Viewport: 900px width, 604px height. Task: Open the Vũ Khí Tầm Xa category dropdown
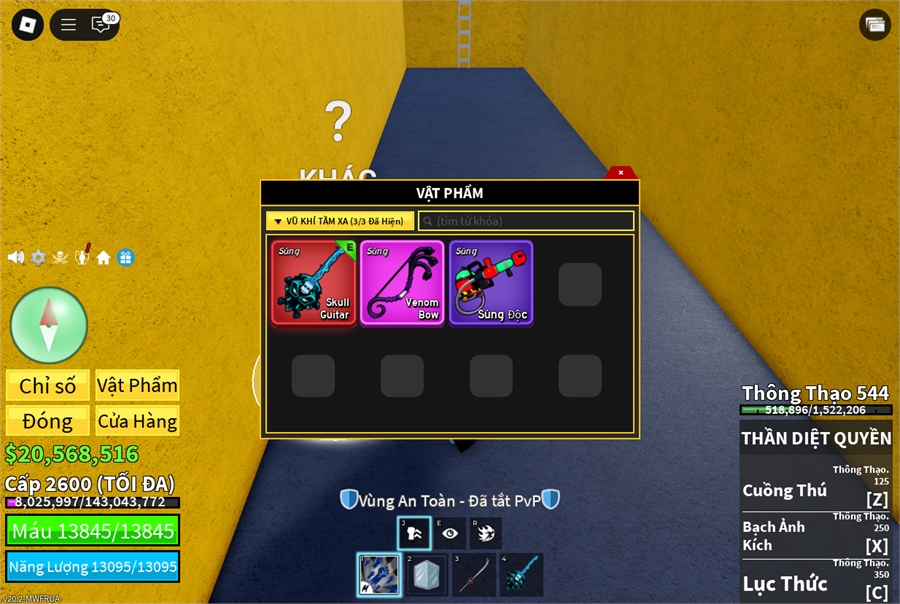click(340, 221)
